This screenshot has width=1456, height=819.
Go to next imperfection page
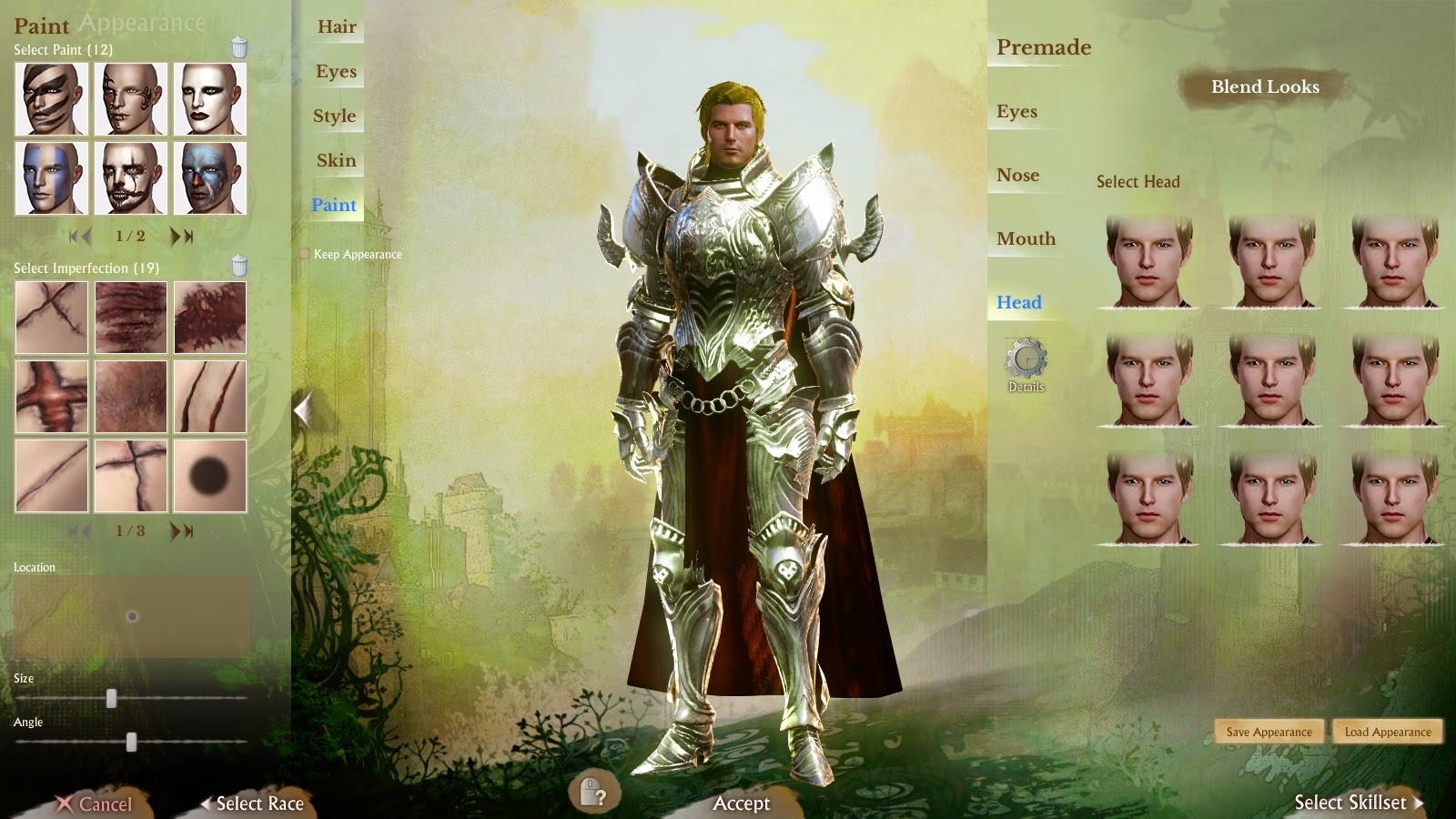182,531
